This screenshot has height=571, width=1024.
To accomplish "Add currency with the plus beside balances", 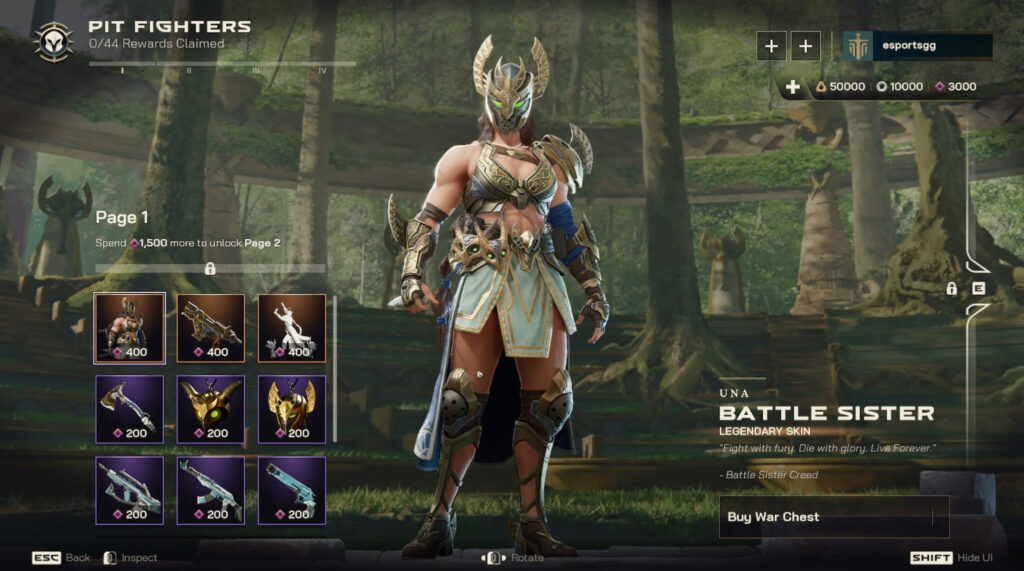I will pos(793,87).
